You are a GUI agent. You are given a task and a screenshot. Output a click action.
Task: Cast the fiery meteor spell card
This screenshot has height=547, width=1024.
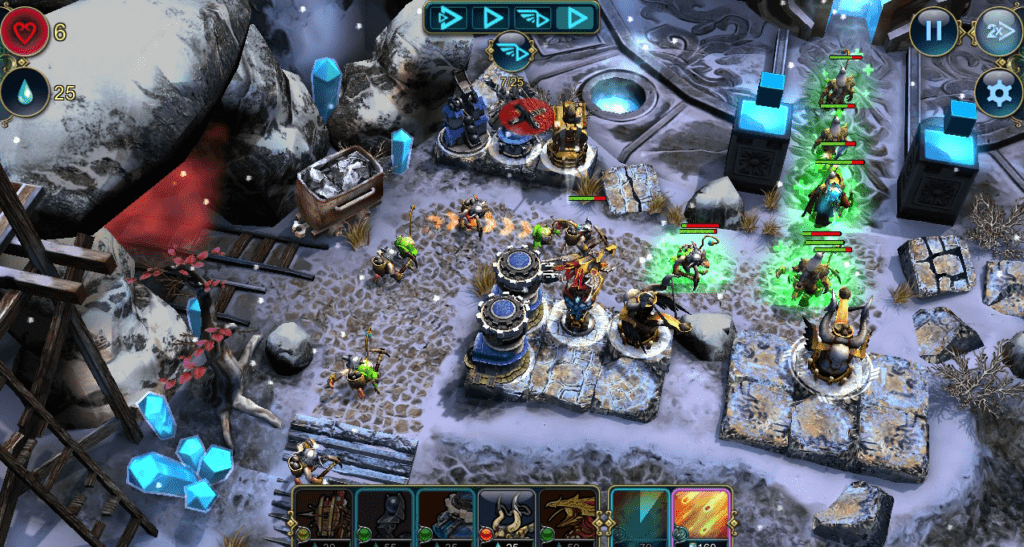coord(701,513)
